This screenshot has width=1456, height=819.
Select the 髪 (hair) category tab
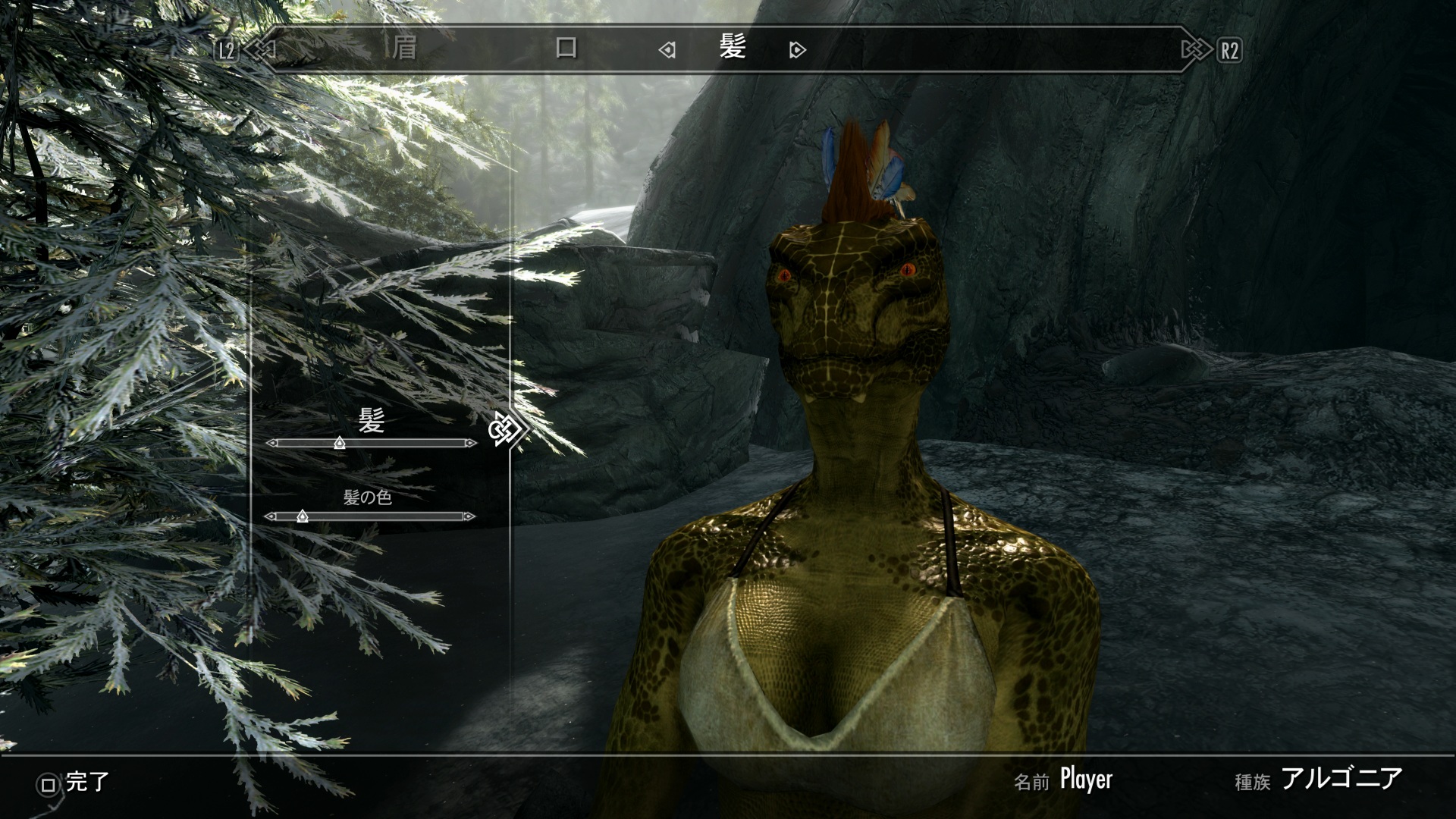[732, 48]
